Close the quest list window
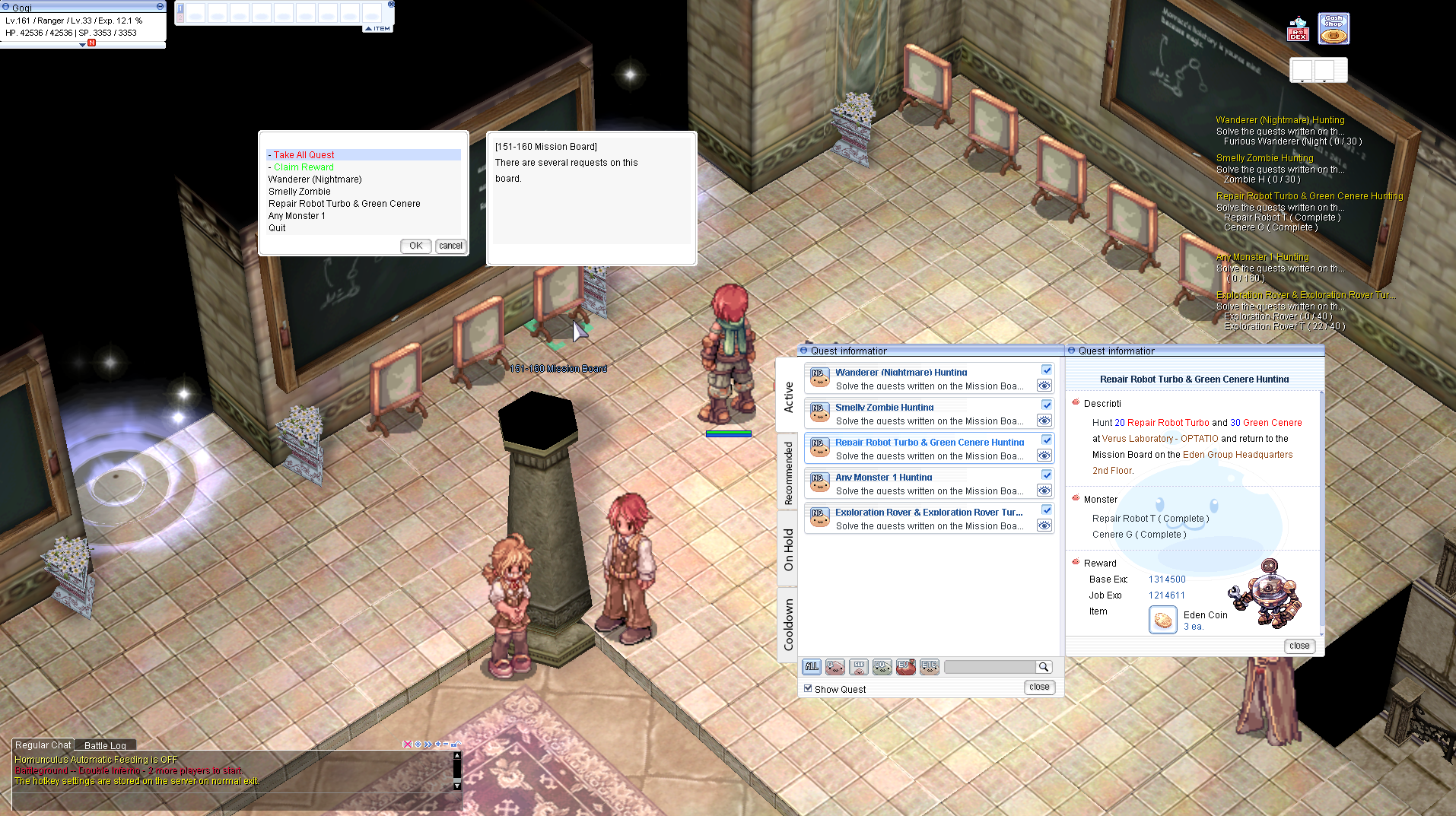Screen dimensions: 1456x816 [x=1039, y=687]
